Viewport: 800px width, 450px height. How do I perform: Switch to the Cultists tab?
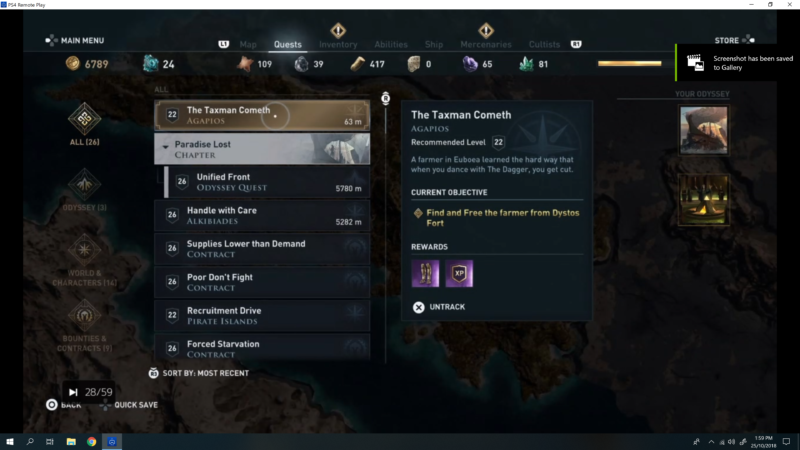(x=546, y=44)
